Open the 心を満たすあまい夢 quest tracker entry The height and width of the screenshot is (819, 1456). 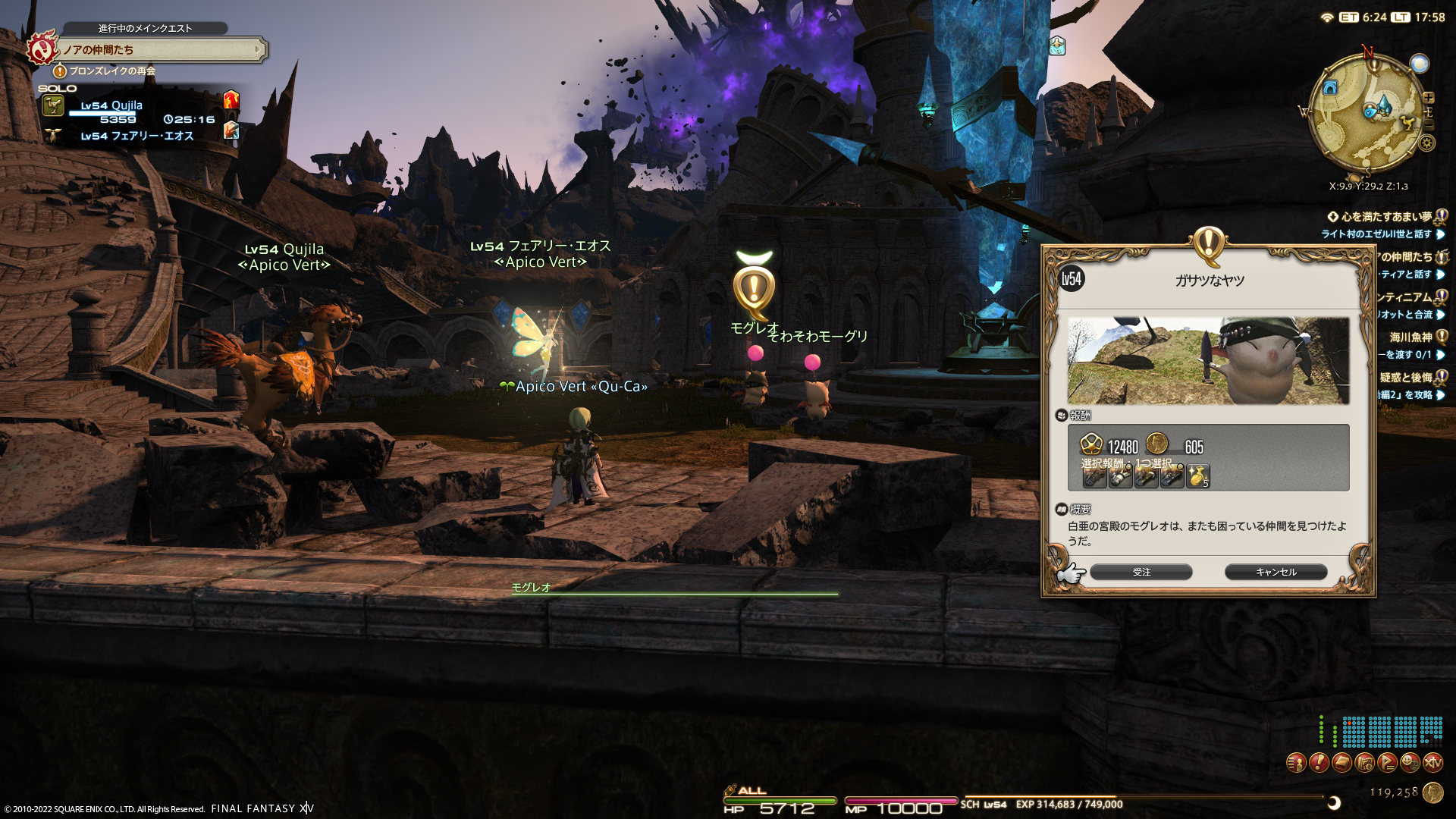(x=1386, y=217)
